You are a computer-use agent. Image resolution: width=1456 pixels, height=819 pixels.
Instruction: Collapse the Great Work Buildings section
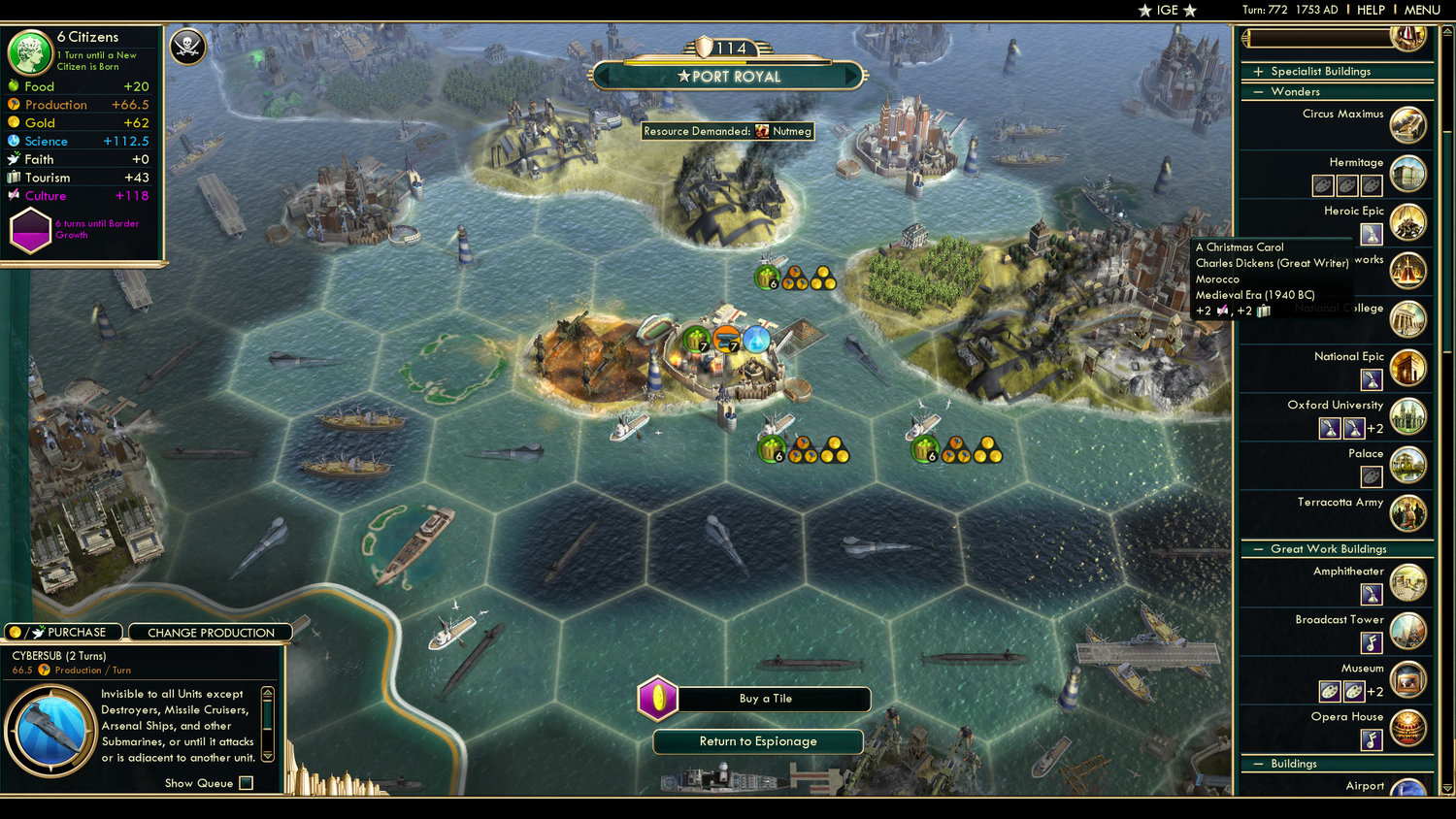(x=1258, y=548)
